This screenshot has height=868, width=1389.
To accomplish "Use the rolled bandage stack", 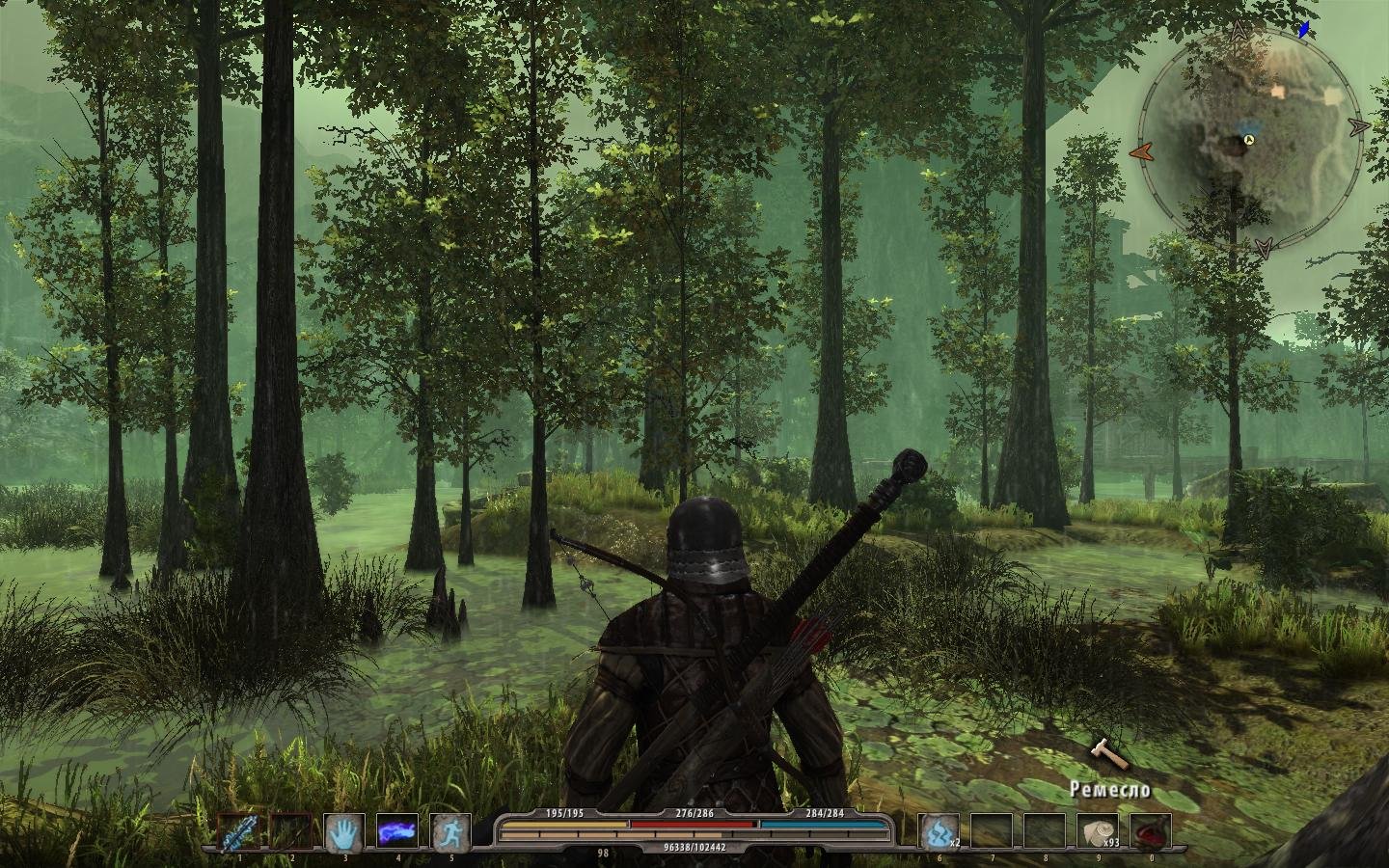I will click(1098, 832).
